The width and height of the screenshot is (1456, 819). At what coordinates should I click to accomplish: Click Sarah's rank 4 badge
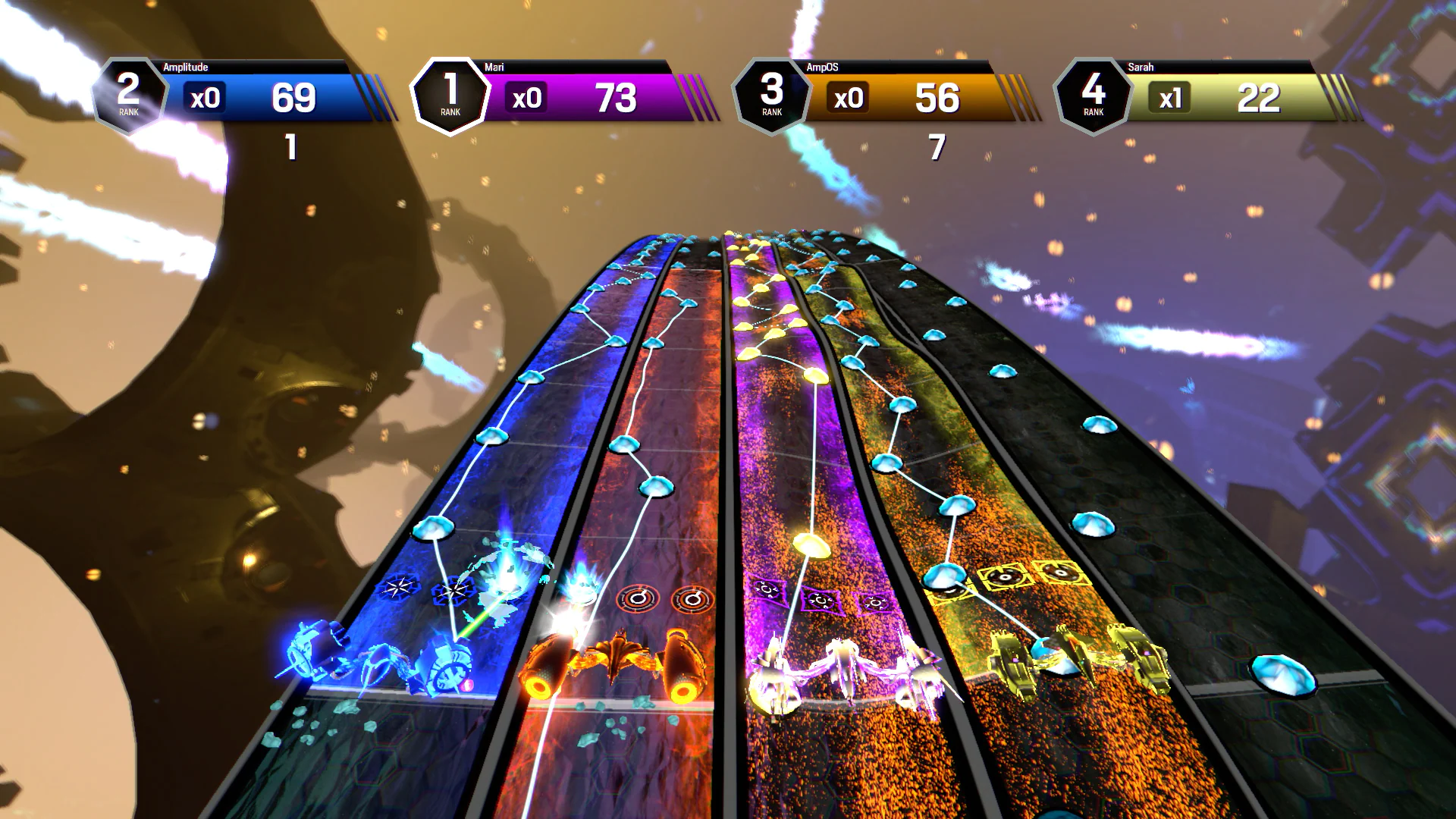(x=1093, y=93)
